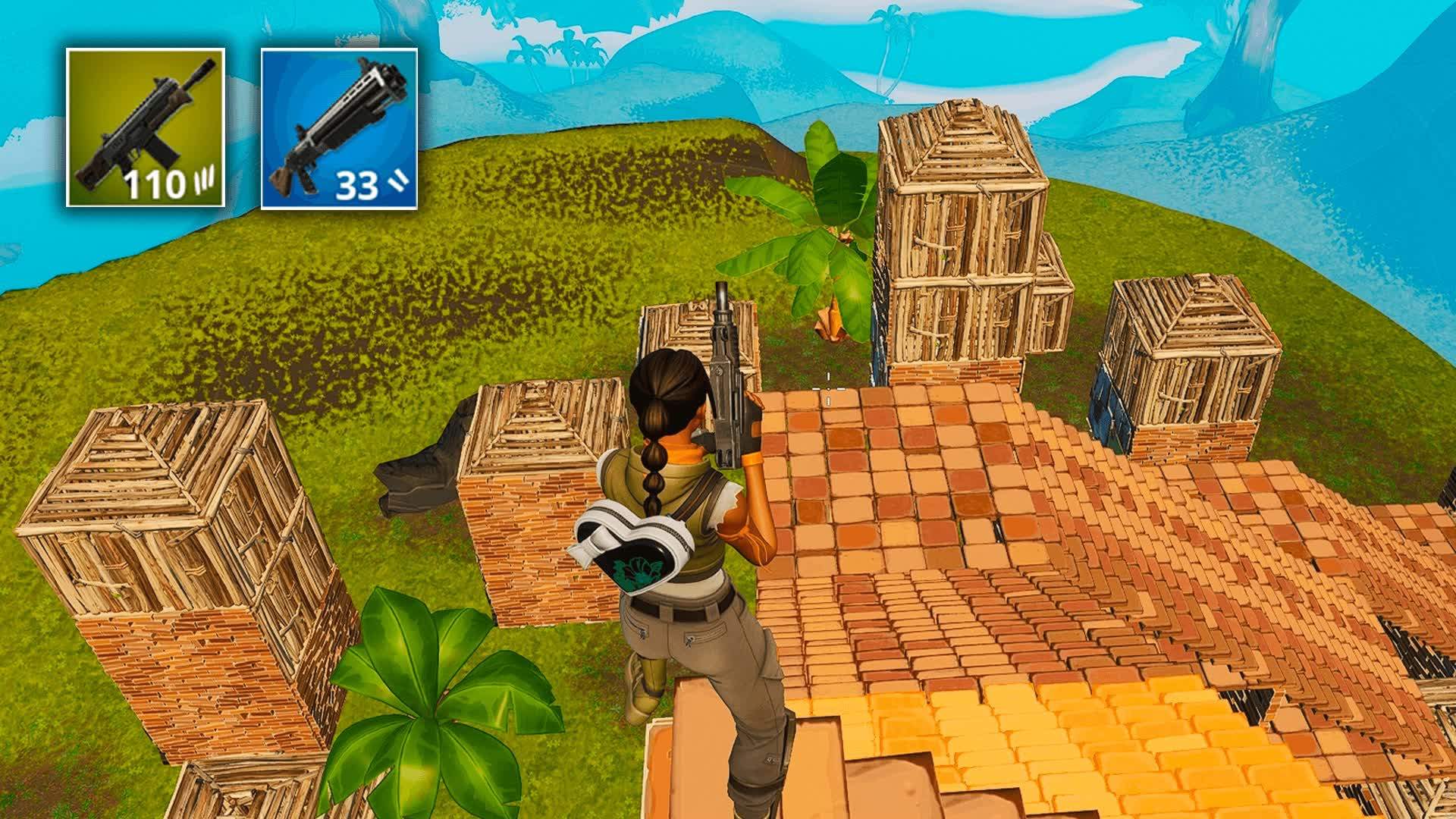This screenshot has width=1456, height=819.
Task: Select the assault rifle slot with 110 ammo
Action: (146, 127)
